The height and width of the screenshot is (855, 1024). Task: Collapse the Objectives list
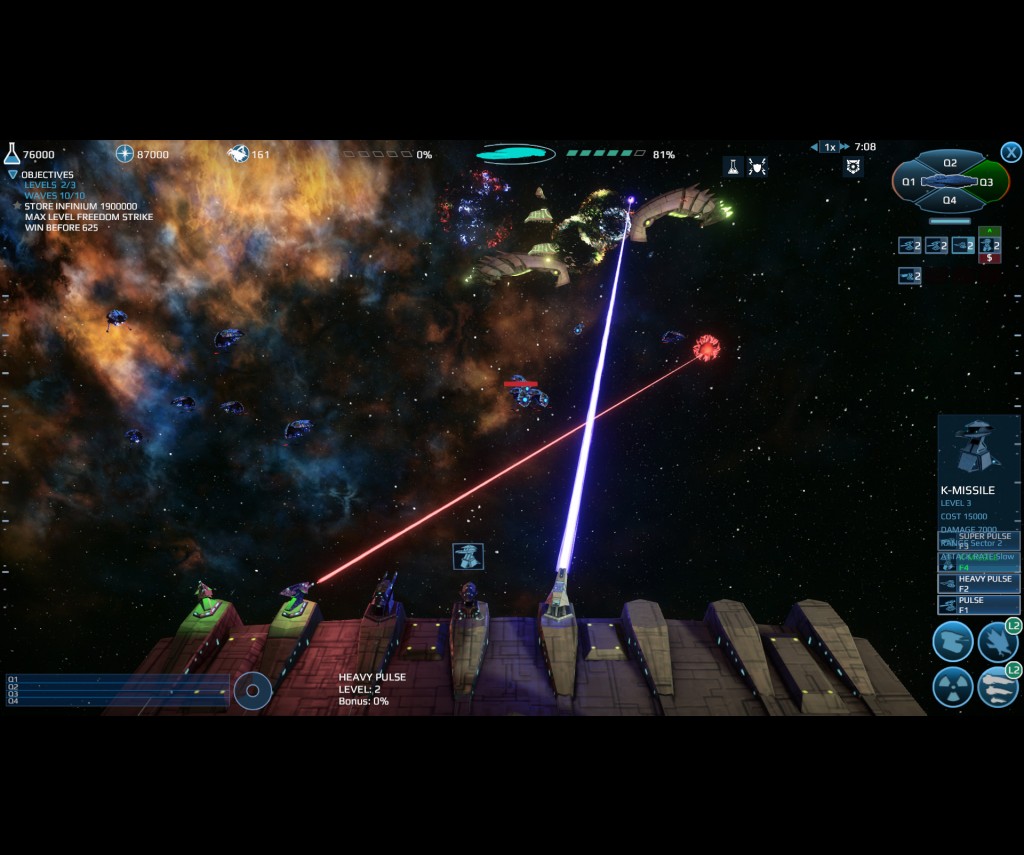(13, 175)
